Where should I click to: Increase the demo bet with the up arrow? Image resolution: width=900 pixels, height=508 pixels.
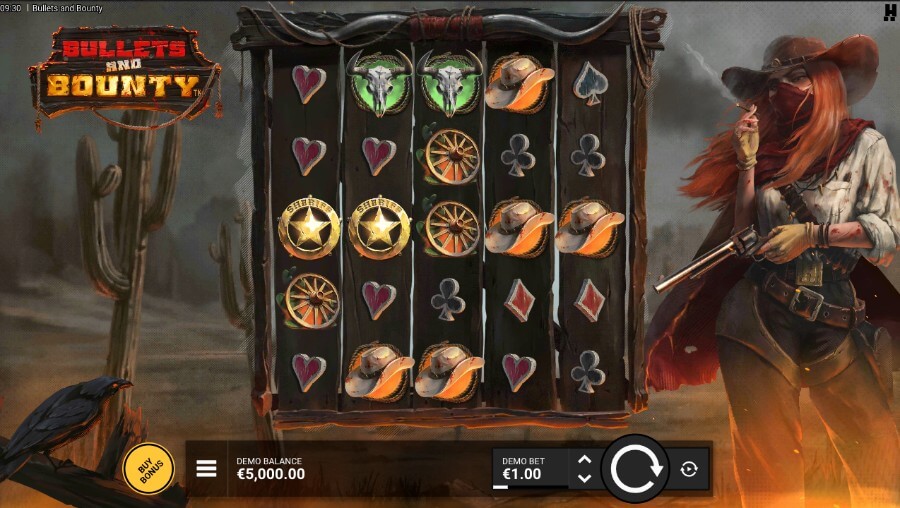[x=585, y=460]
